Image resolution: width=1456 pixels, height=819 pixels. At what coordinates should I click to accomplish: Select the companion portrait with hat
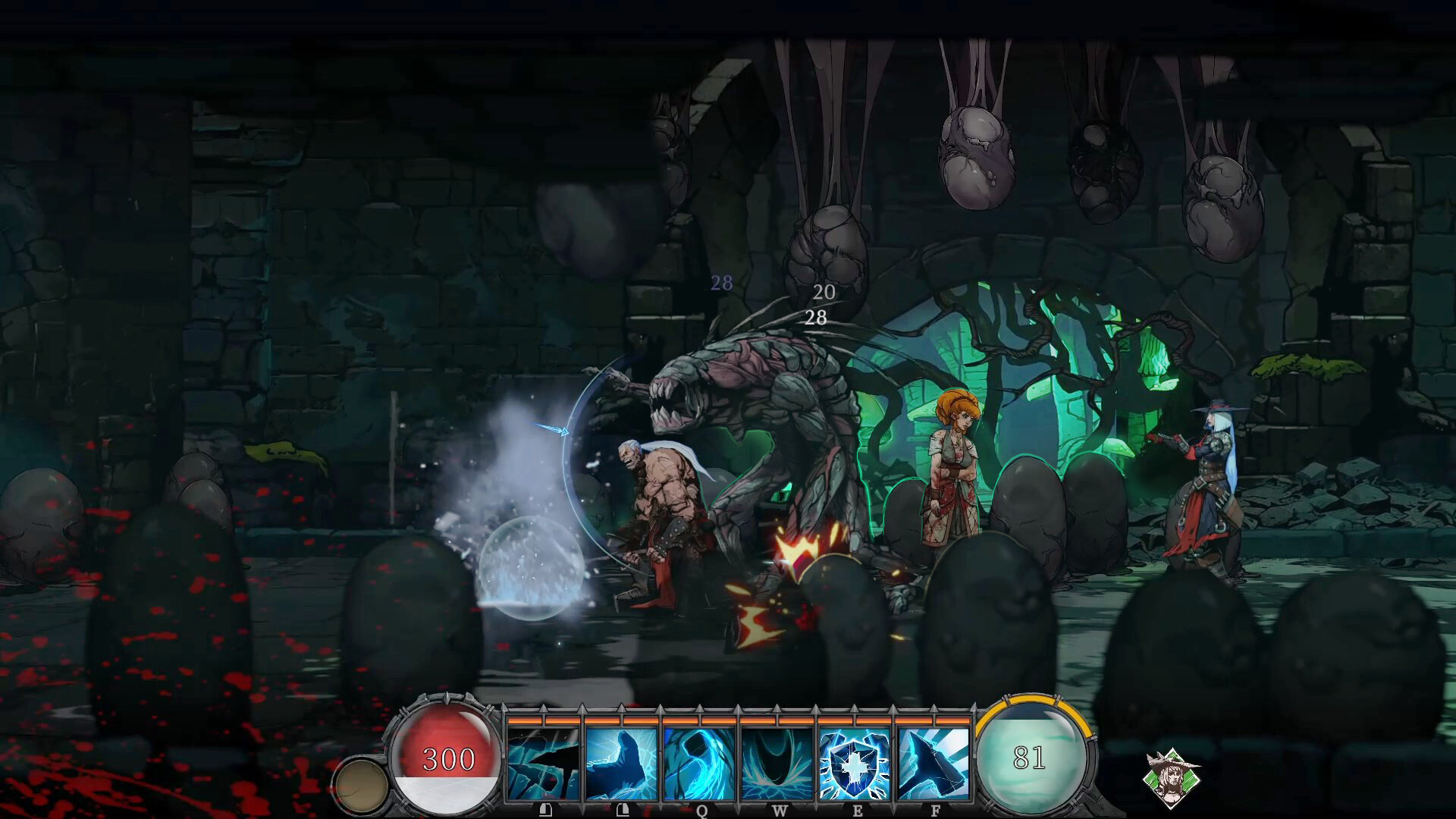coord(1171,778)
